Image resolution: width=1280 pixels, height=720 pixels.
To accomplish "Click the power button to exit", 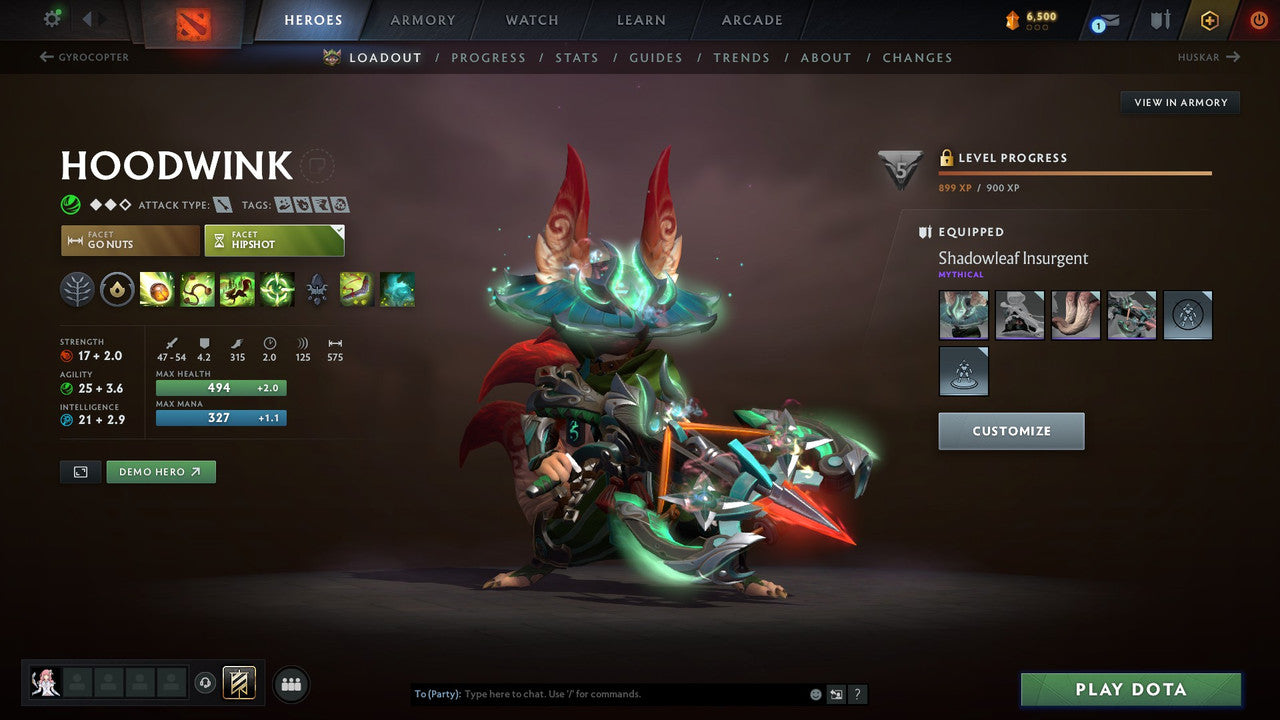I will [1258, 19].
